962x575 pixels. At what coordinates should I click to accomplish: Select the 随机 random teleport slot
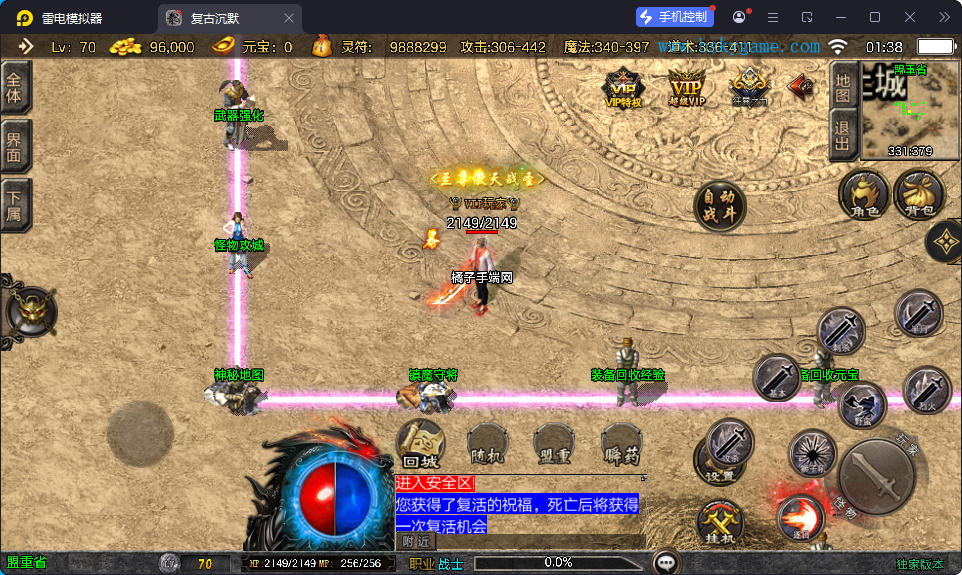point(490,443)
